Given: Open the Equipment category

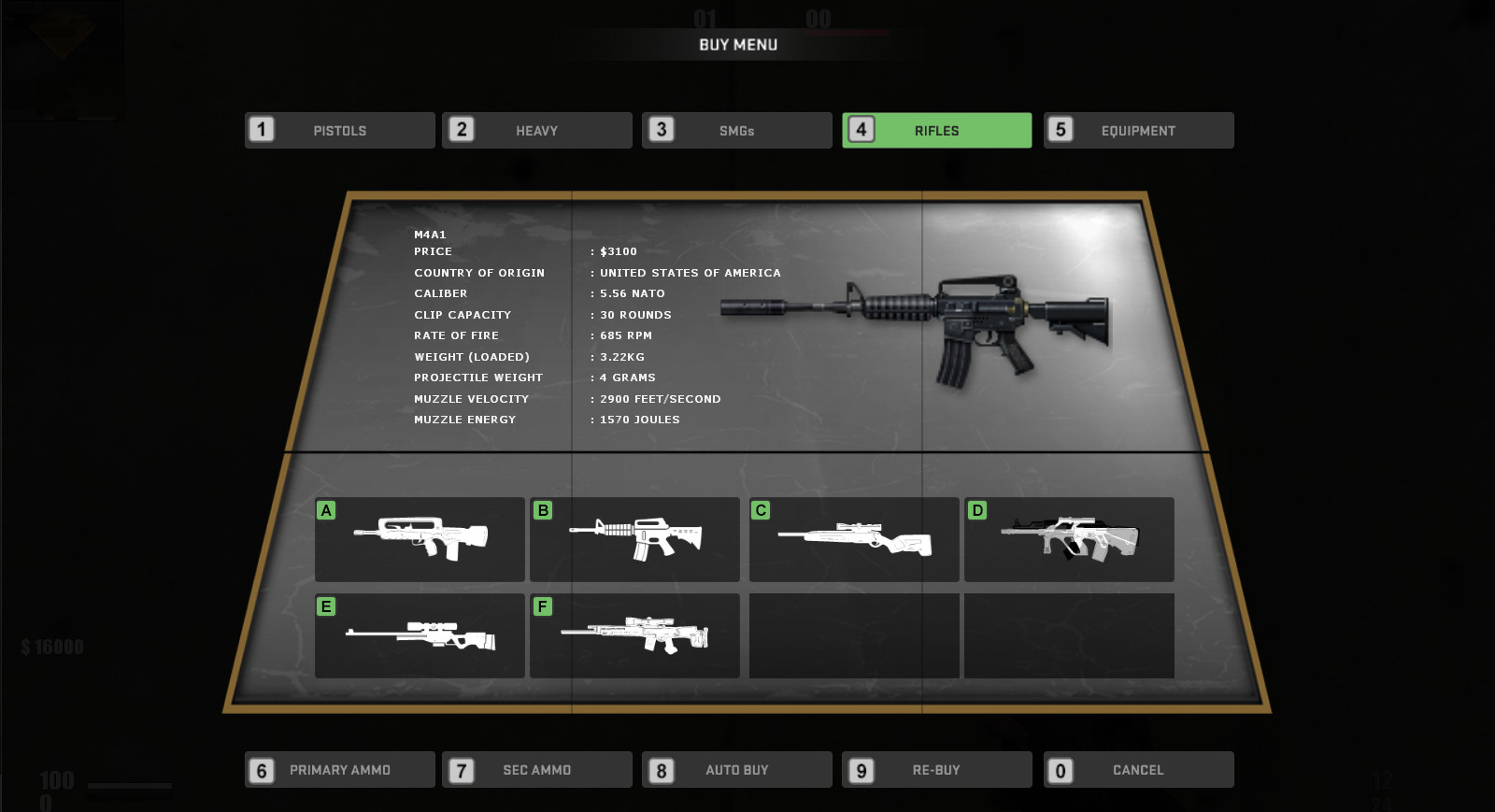Looking at the screenshot, I should 1138,130.
